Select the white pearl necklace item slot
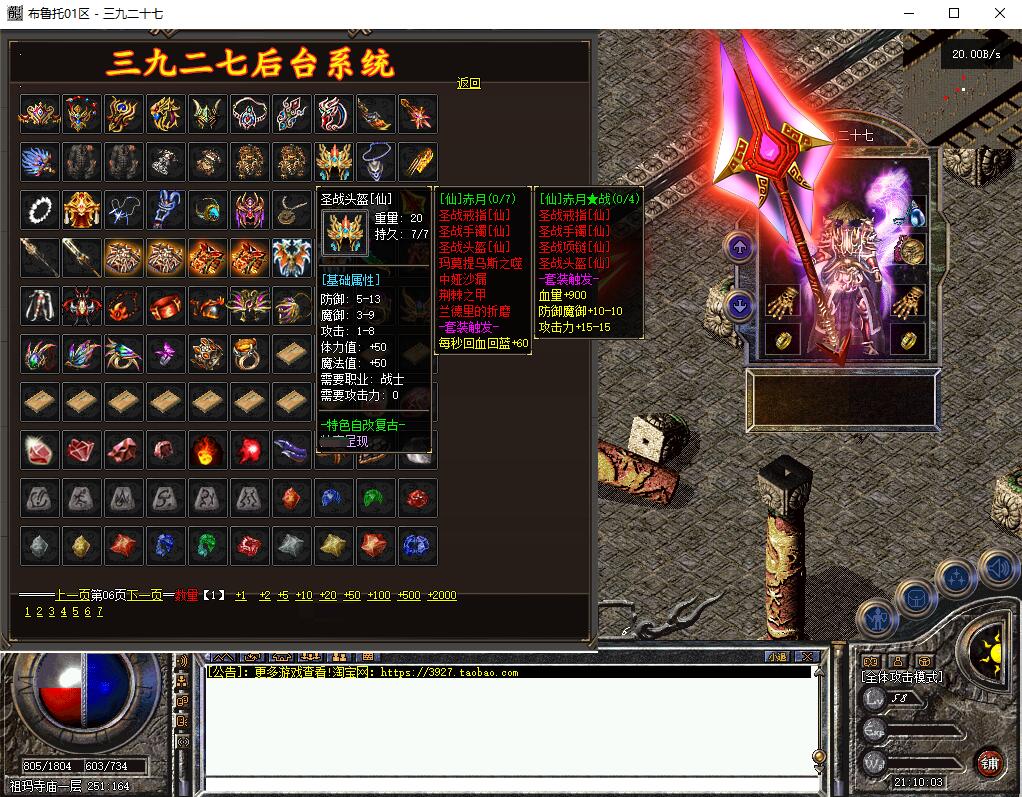Viewport: 1022px width, 797px height. coord(39,210)
